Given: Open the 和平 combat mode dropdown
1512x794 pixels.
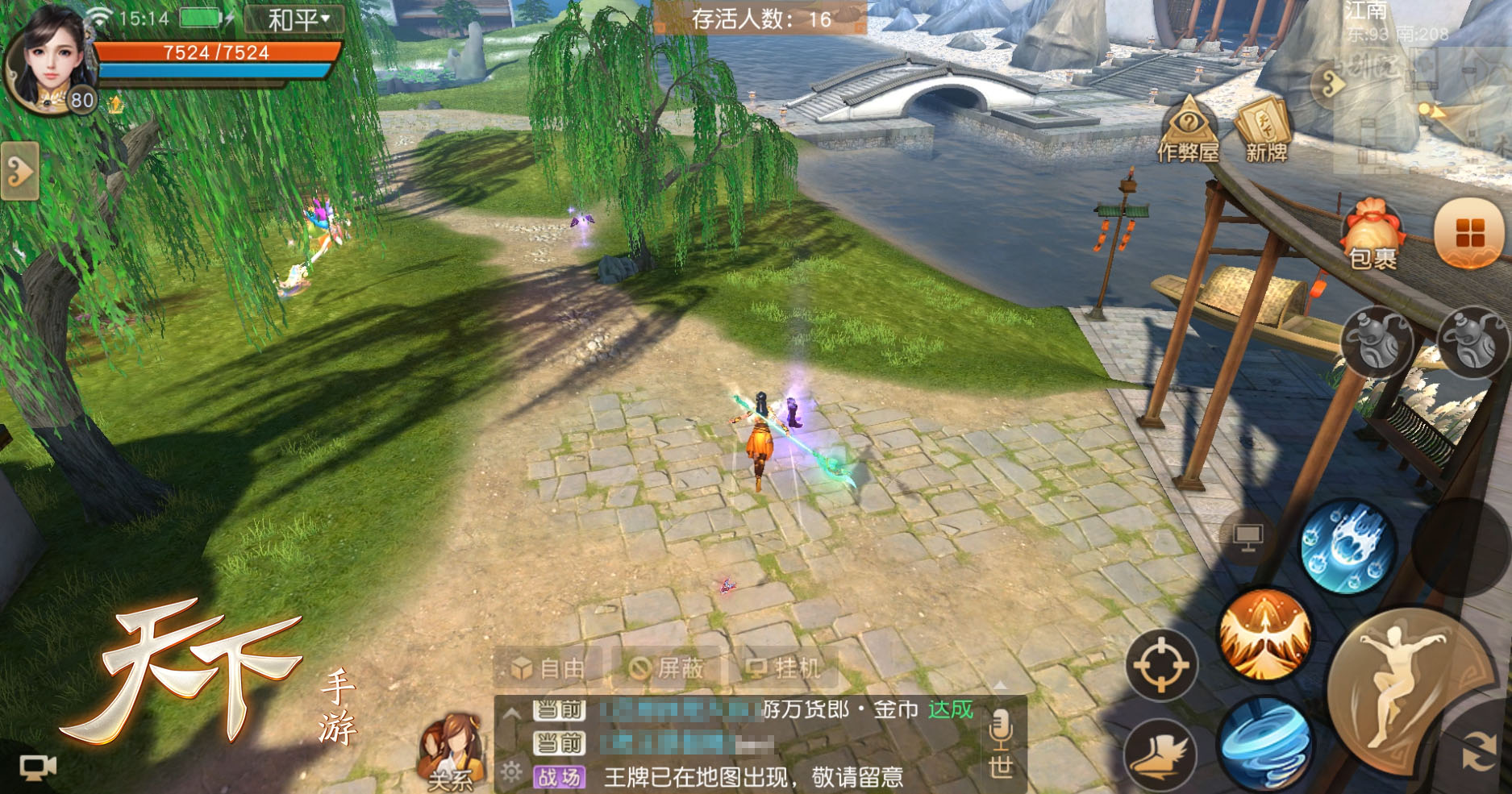Looking at the screenshot, I should [296, 19].
